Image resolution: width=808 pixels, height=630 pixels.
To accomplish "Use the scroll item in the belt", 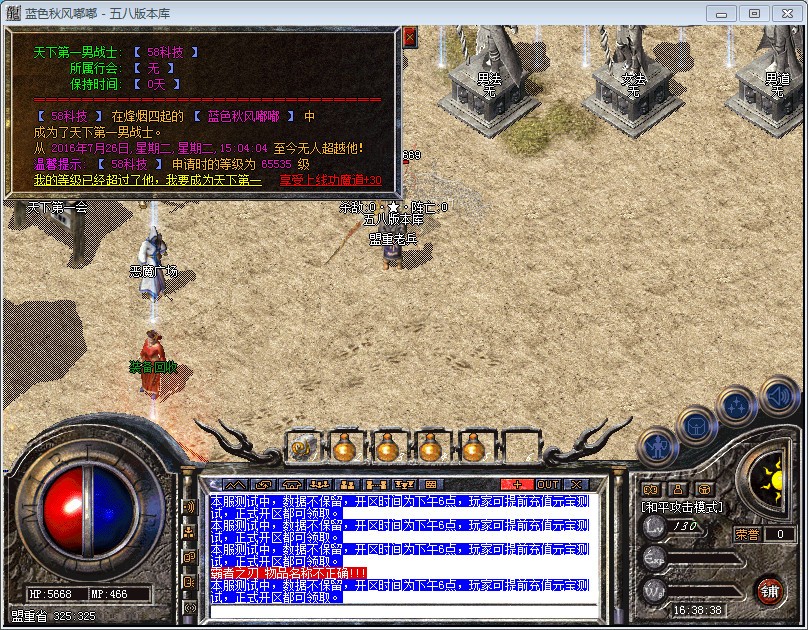I will pyautogui.click(x=300, y=447).
